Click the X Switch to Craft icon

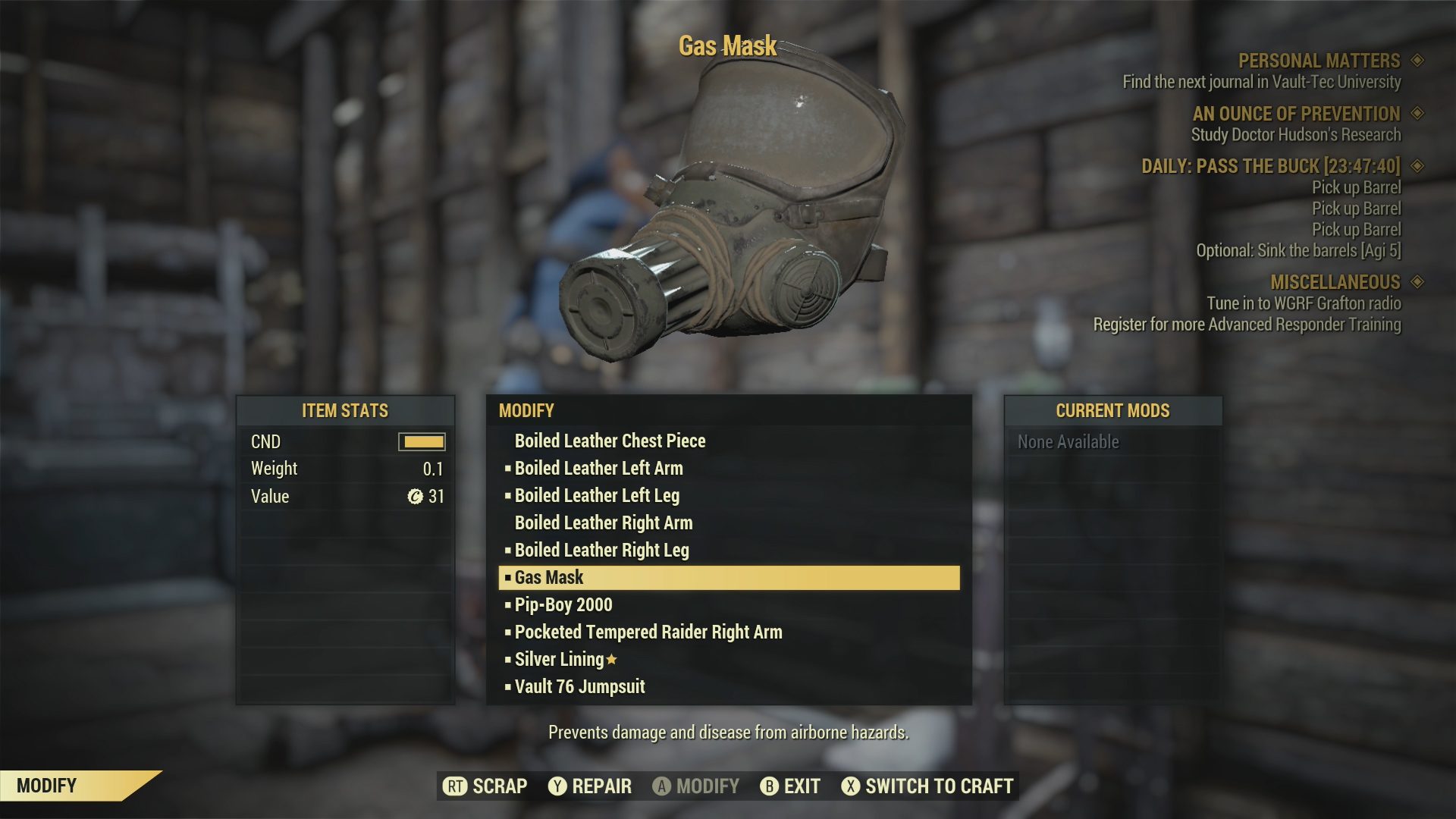[852, 786]
